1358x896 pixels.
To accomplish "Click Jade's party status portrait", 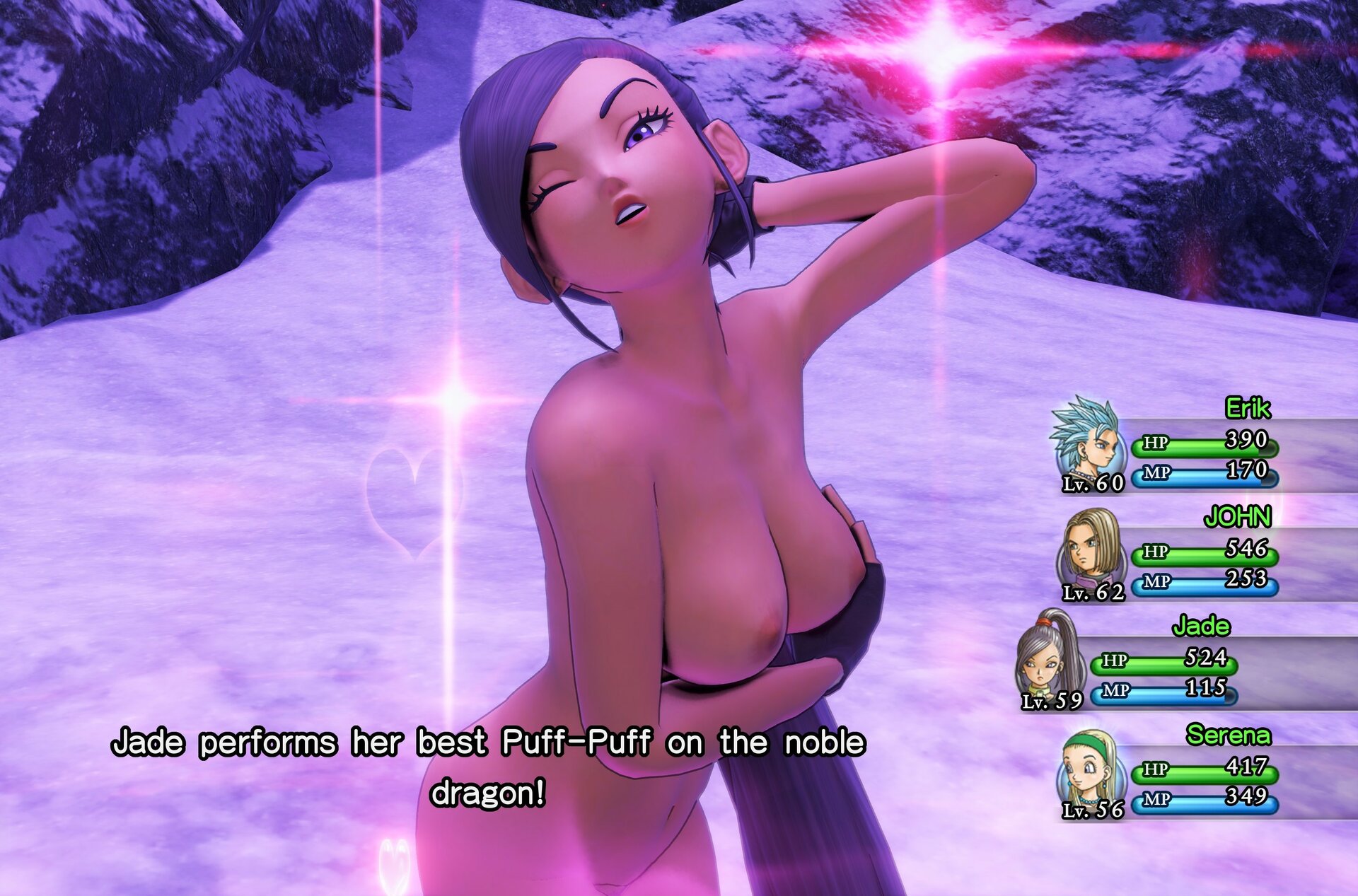I will (x=1048, y=662).
